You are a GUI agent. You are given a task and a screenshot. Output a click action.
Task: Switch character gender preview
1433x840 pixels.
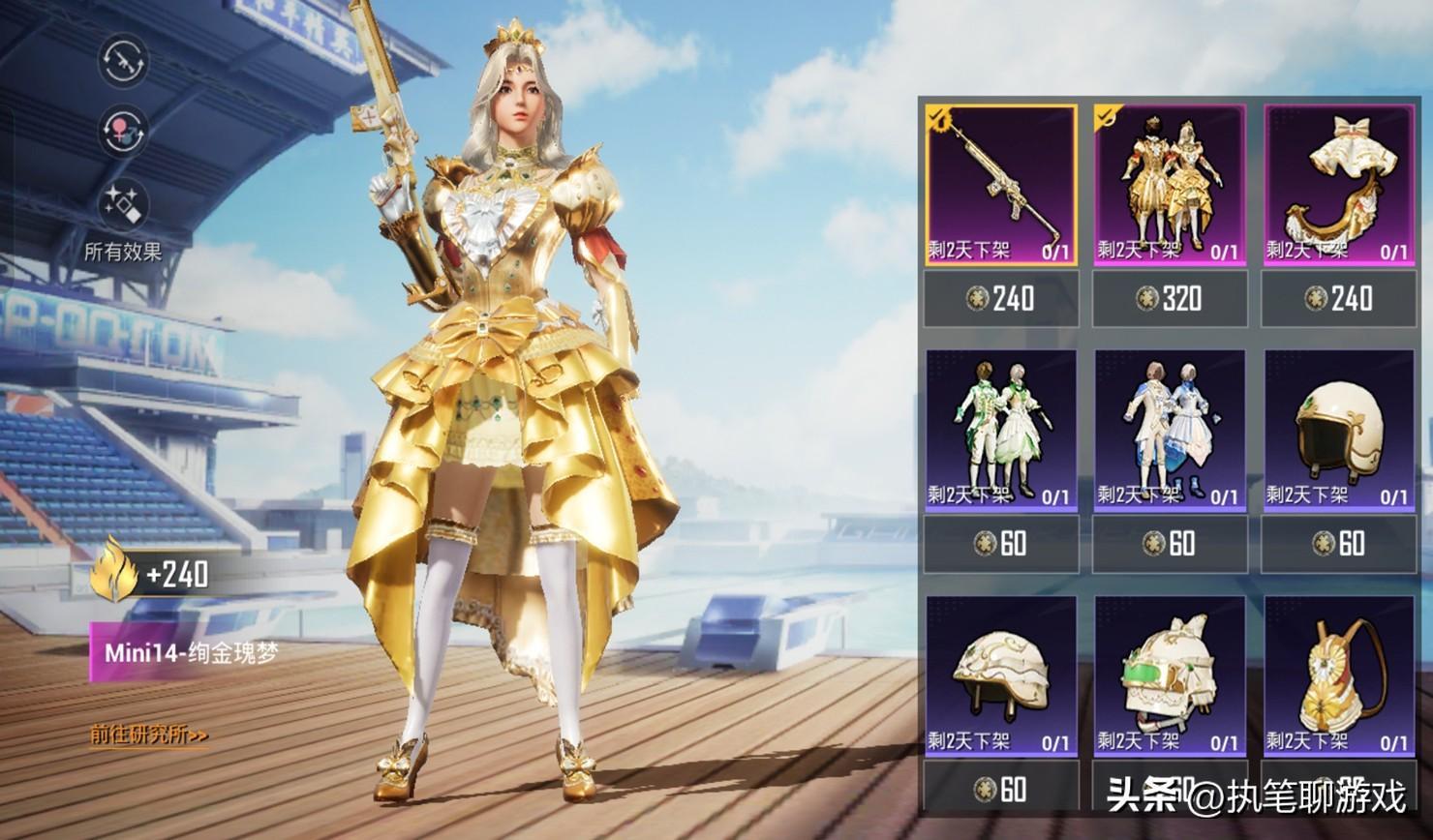123,131
